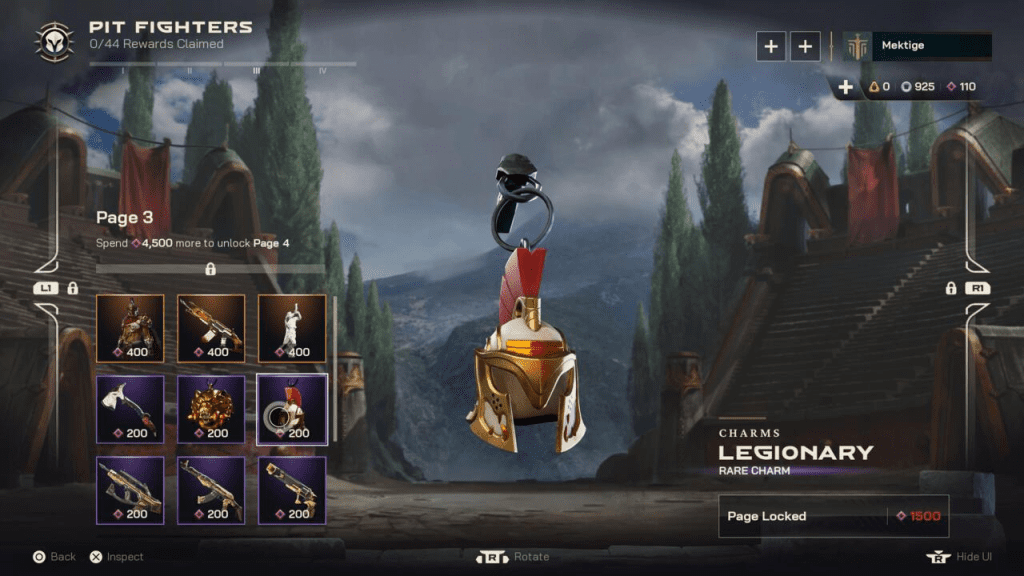Select the curved-magazine AK-style rifle reward
This screenshot has width=1024, height=576.
pyautogui.click(x=211, y=490)
